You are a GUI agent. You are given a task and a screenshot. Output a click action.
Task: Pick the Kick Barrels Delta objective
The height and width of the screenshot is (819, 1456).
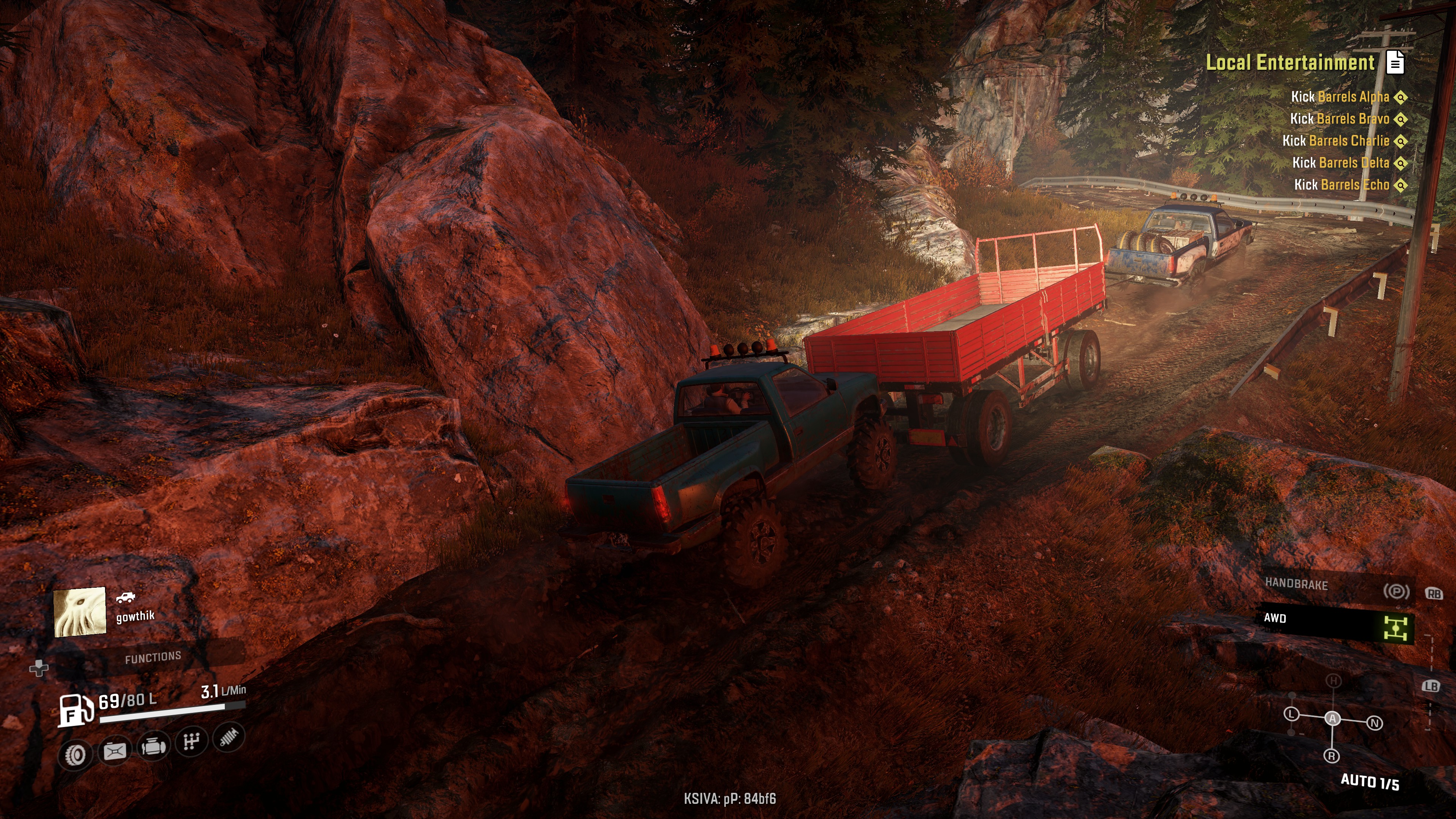(x=1340, y=163)
